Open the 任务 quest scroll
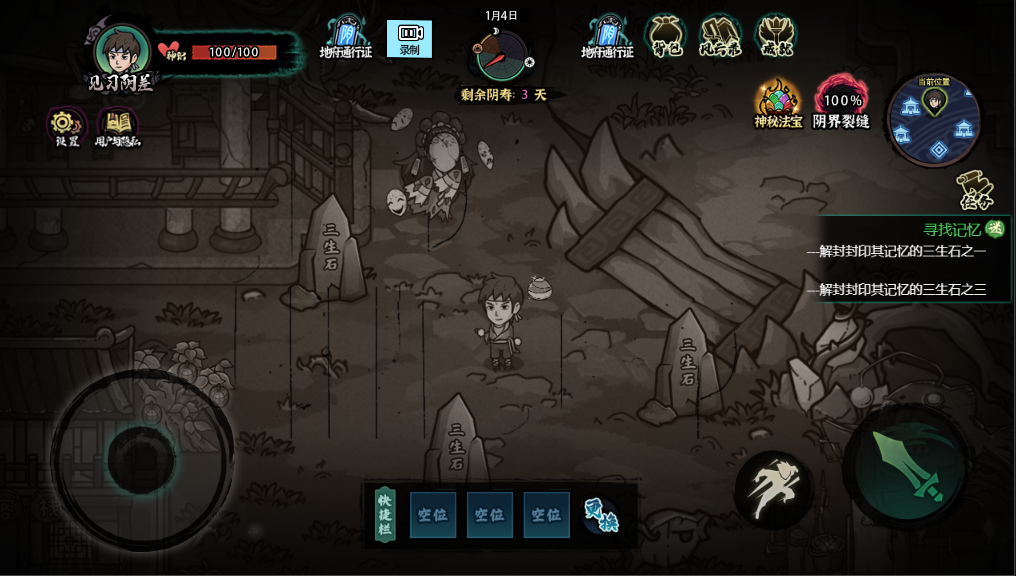The height and width of the screenshot is (576, 1016). point(974,190)
